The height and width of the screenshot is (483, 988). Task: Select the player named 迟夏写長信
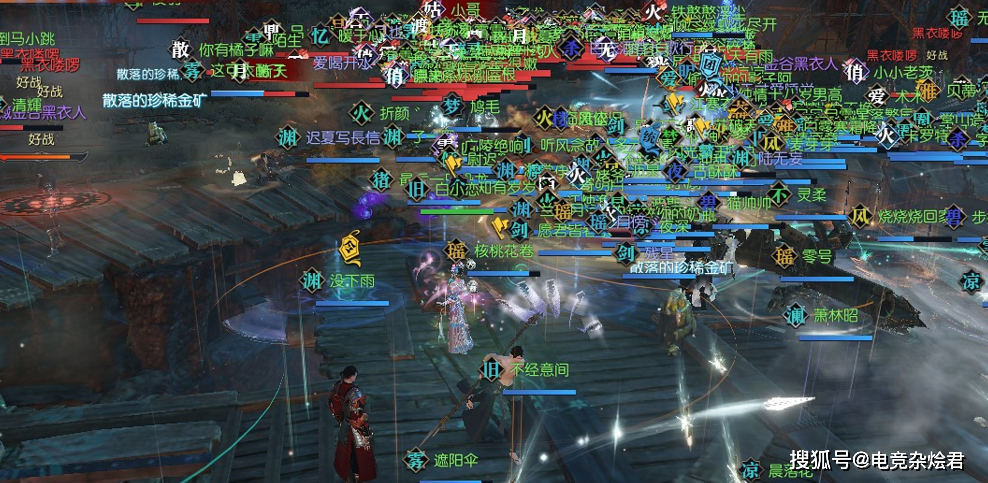tap(343, 138)
